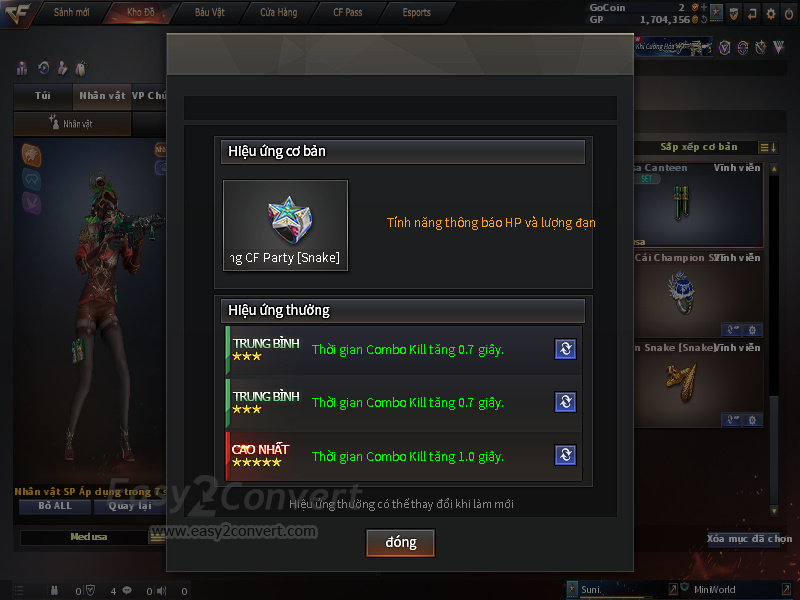Click the Bỏ ALL button
Image resolution: width=800 pixels, height=600 pixels.
[54, 506]
